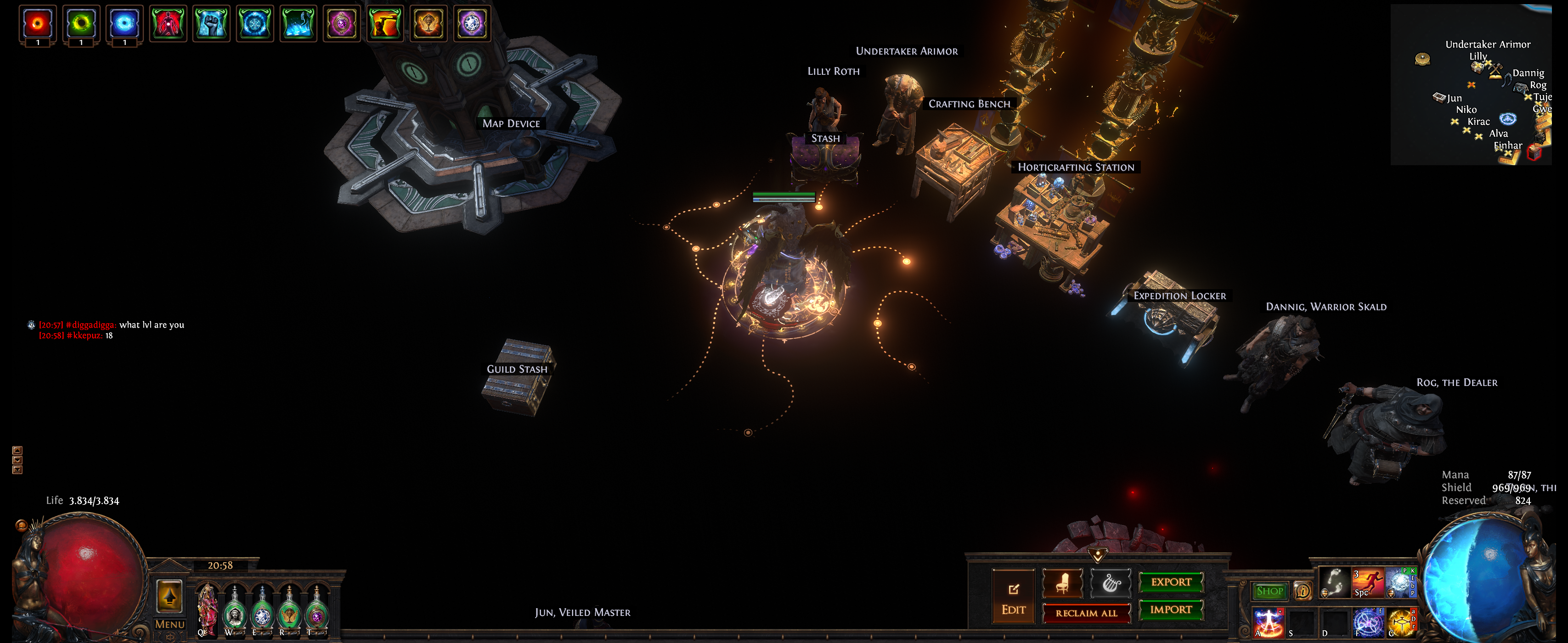1568x643 pixels.
Task: Select the harp music button
Action: tap(1111, 583)
